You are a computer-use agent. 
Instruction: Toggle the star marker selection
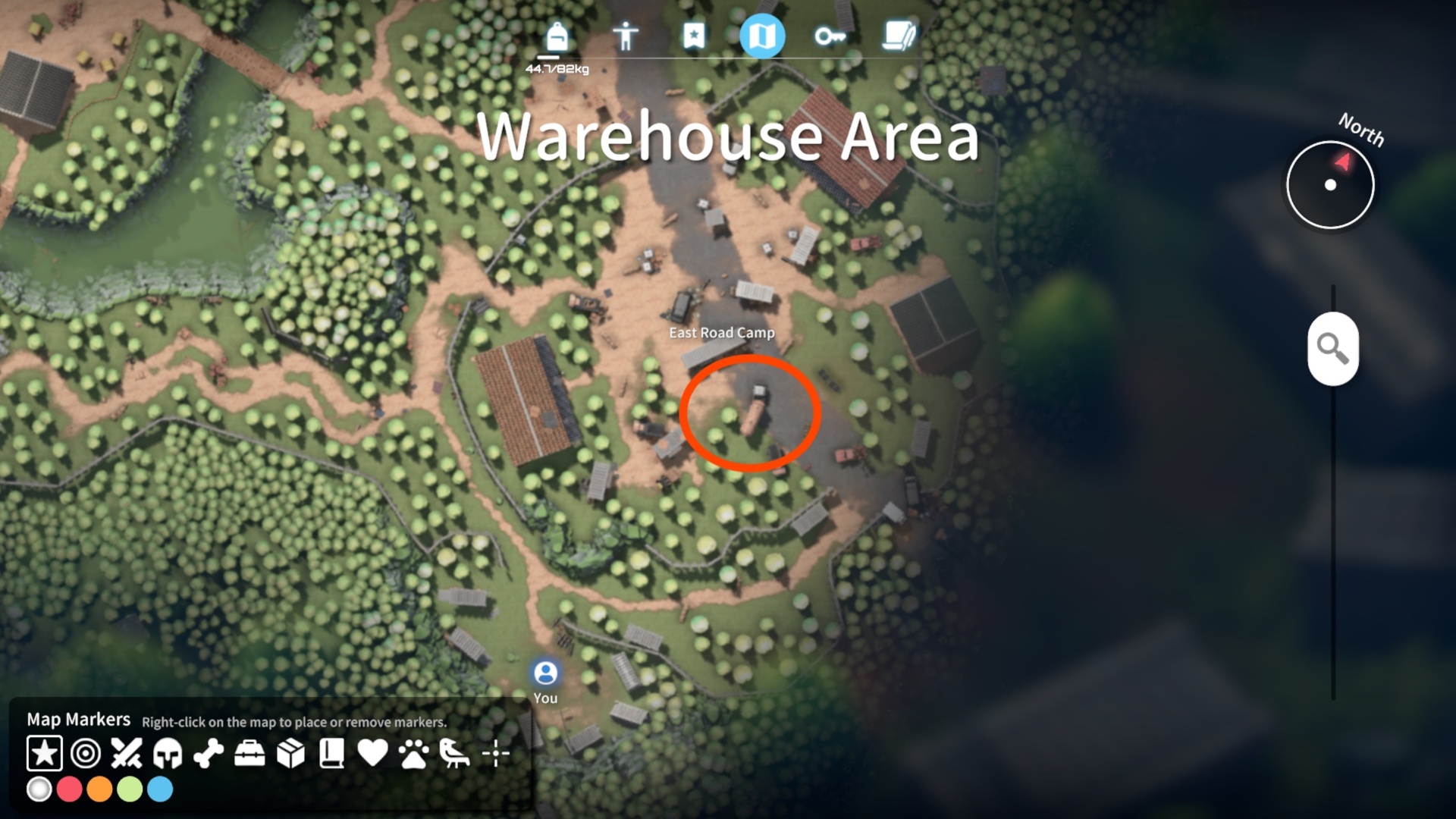[45, 753]
